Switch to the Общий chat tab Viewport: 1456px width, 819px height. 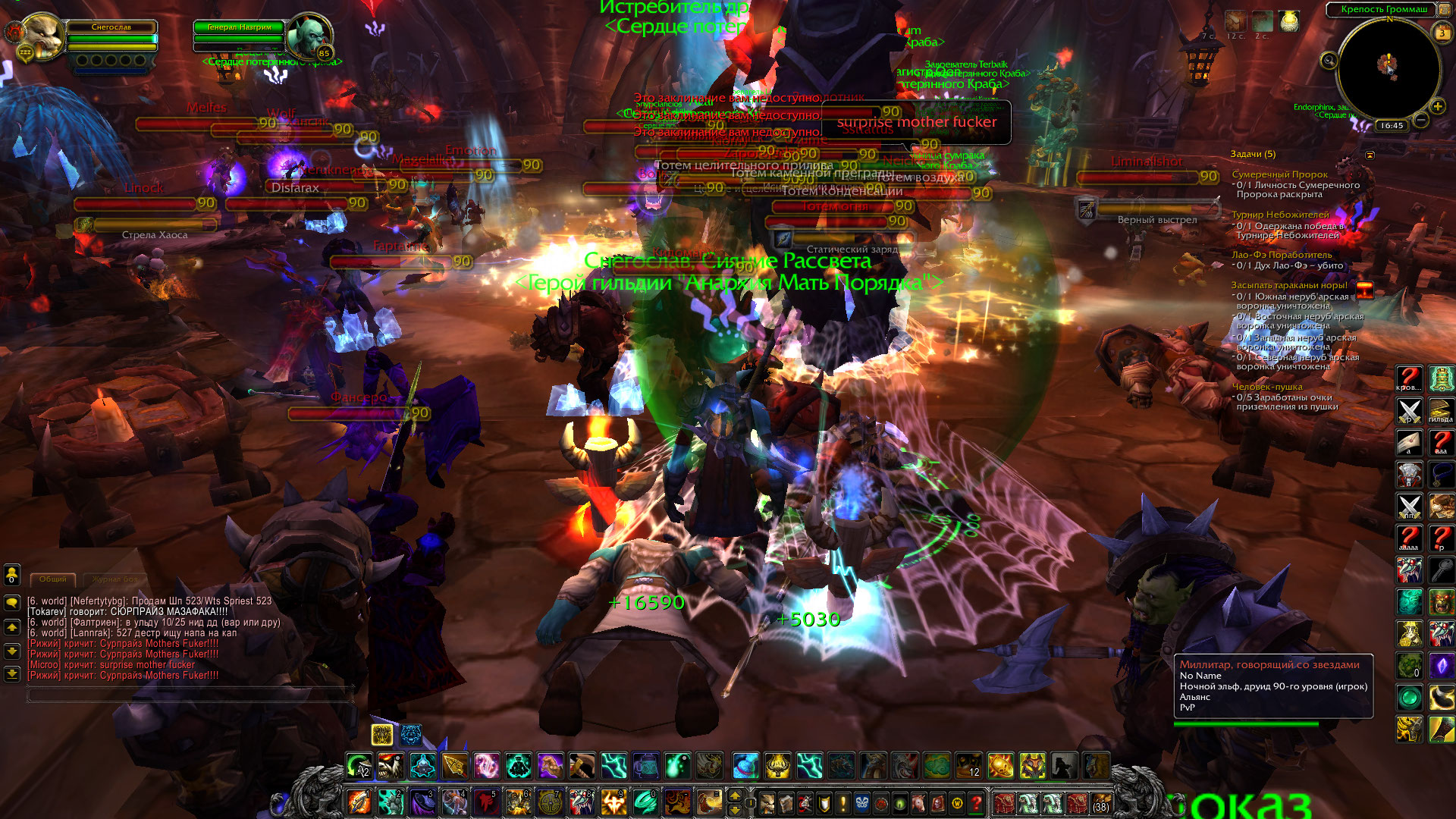[x=53, y=579]
